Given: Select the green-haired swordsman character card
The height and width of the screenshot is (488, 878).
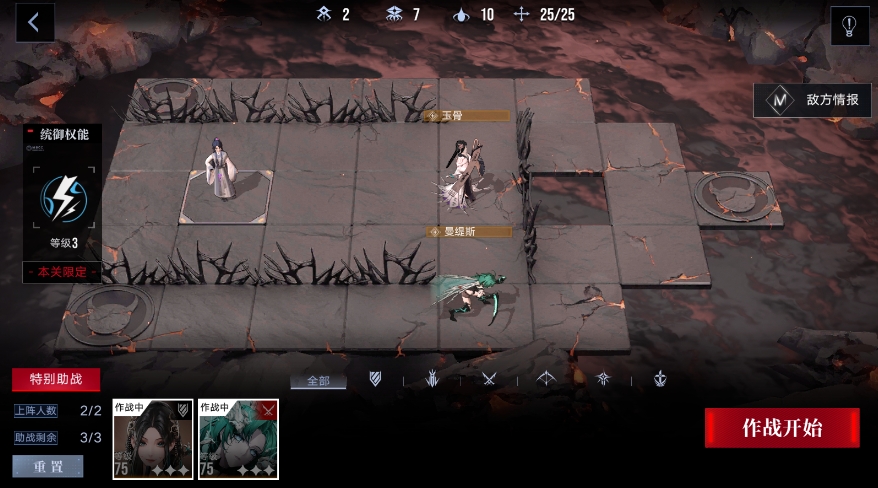Looking at the screenshot, I should coord(238,439).
